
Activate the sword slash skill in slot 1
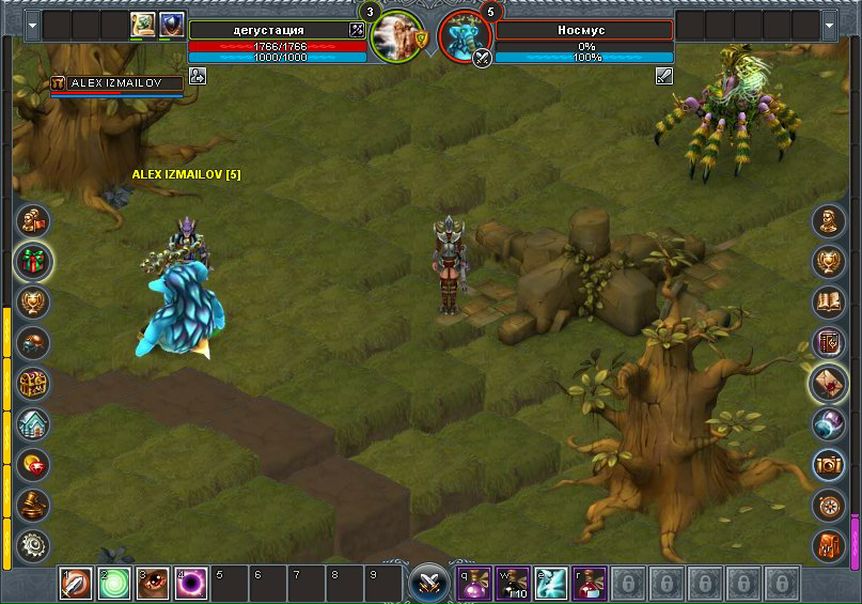pos(76,583)
